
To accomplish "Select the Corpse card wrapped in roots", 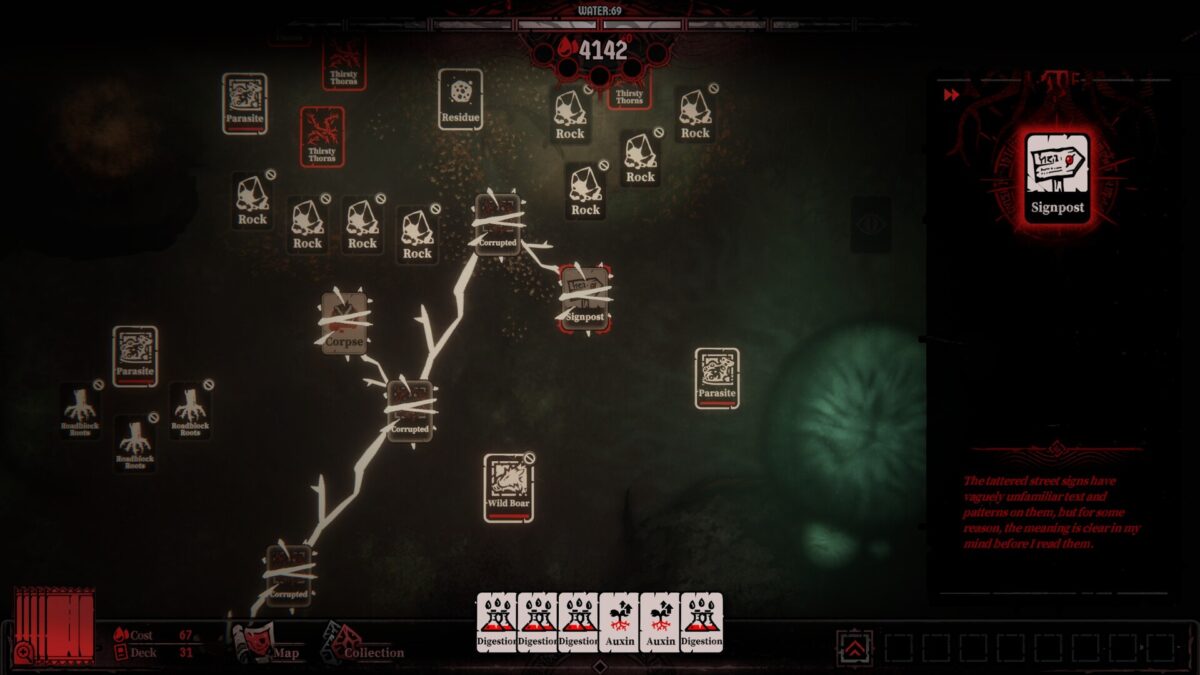I will (343, 324).
